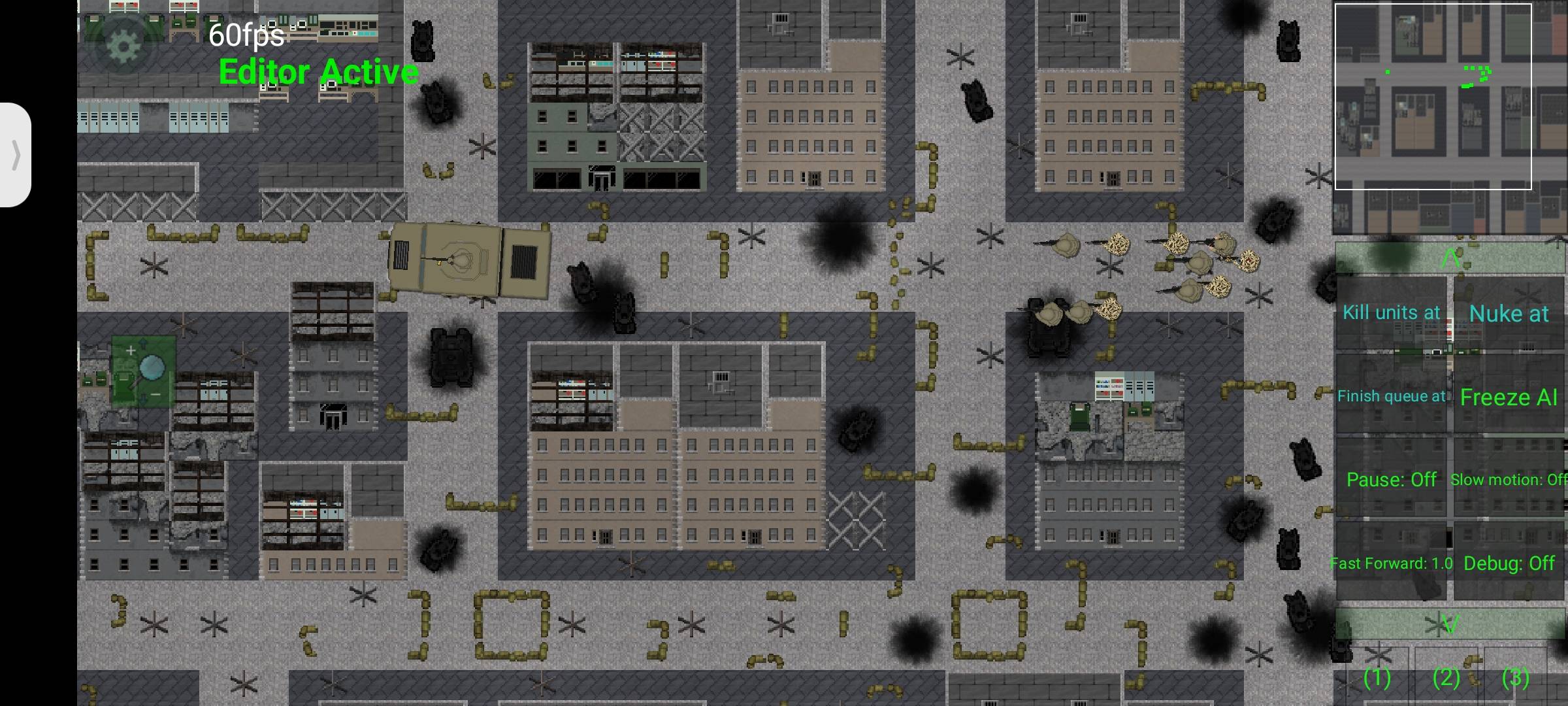Toggle Pause: Off

1391,480
